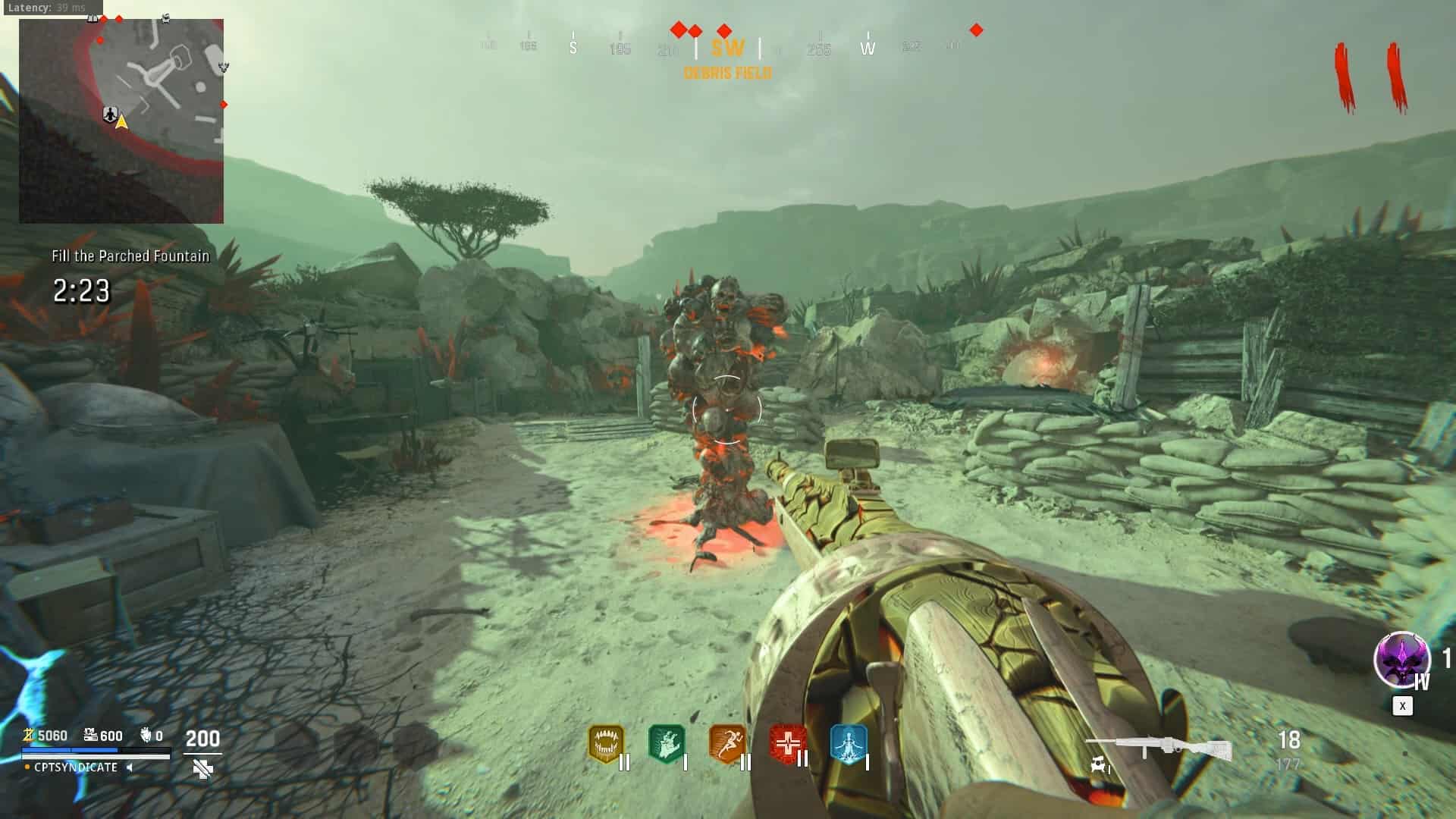Click the yellow fanged-jaw perk icon
This screenshot has width=1456, height=819.
[605, 745]
